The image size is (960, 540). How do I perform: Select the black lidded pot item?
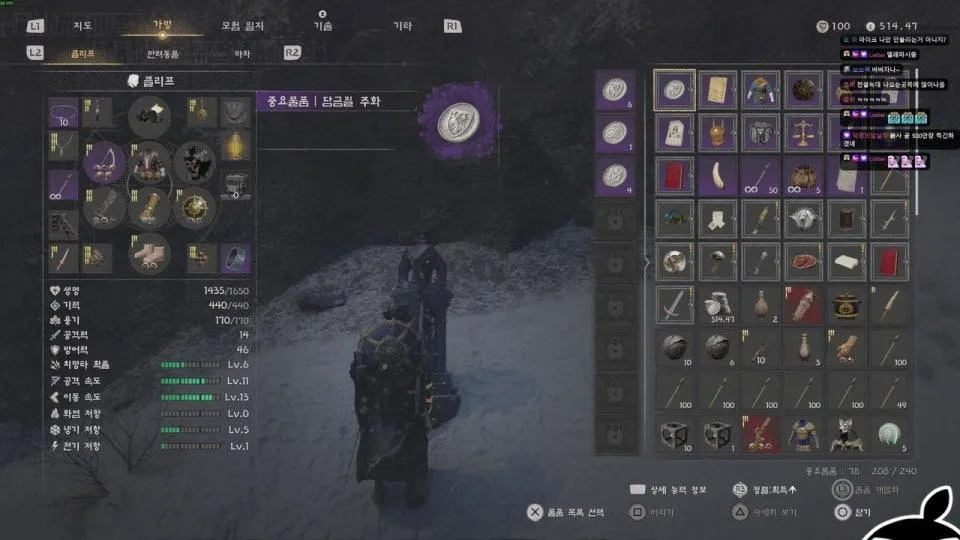pyautogui.click(x=847, y=305)
